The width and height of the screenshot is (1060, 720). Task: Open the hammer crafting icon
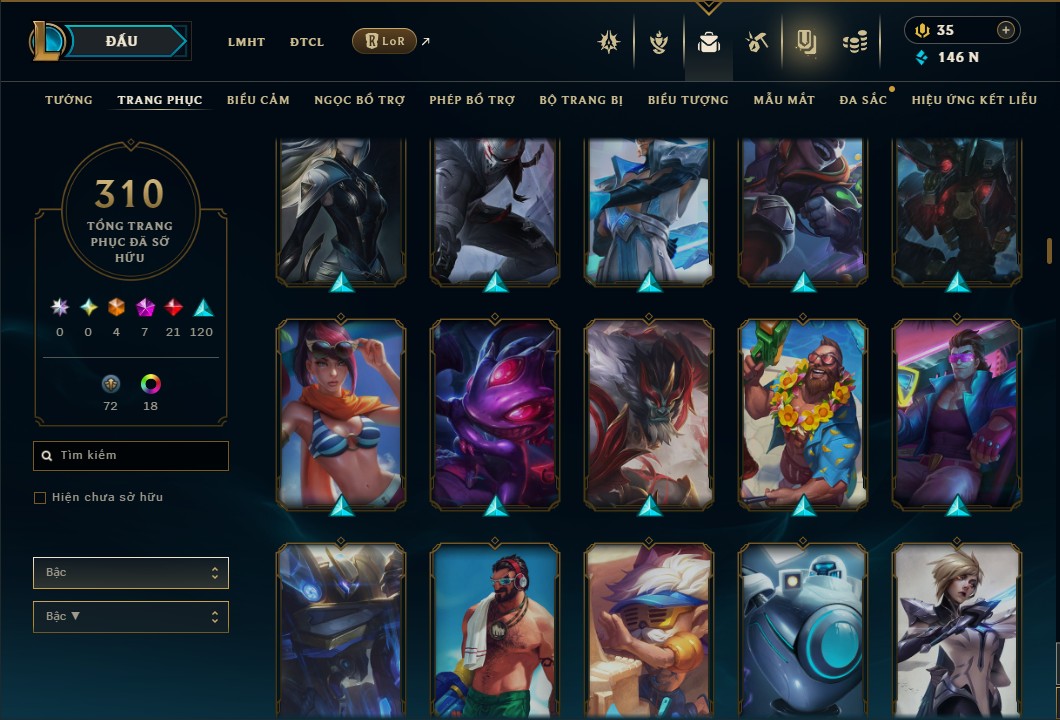(x=756, y=42)
